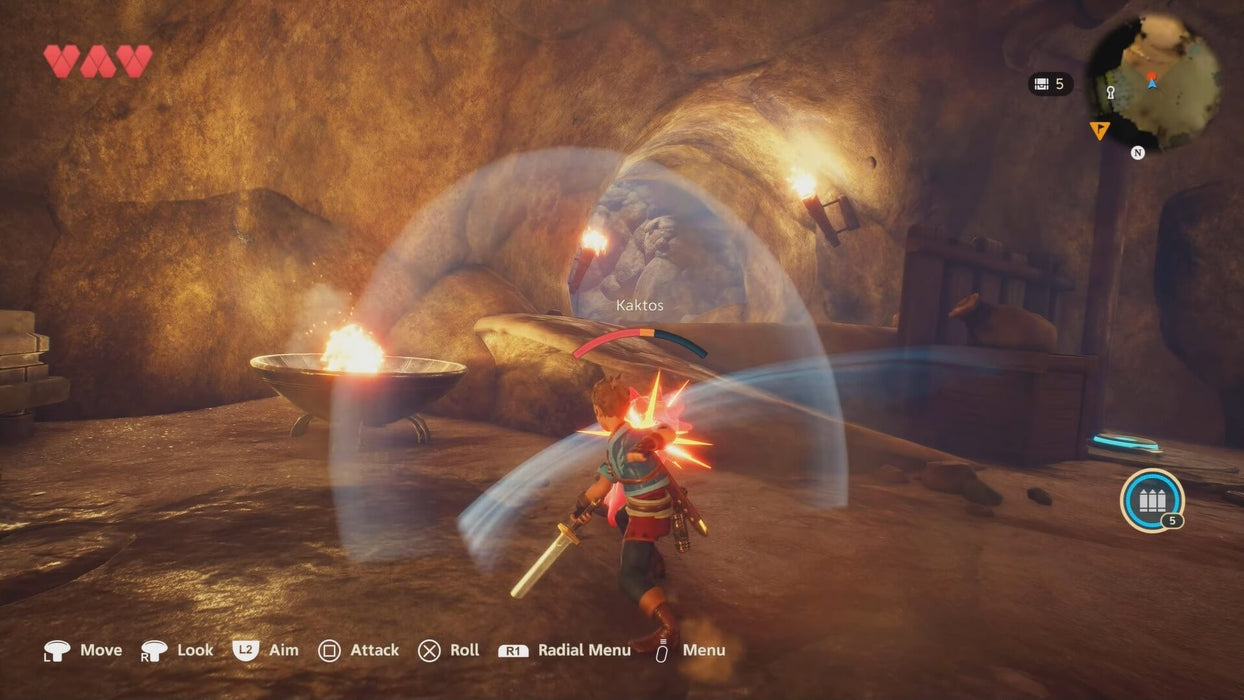Select the bullets ammo icon
The width and height of the screenshot is (1244, 700).
(x=1151, y=499)
